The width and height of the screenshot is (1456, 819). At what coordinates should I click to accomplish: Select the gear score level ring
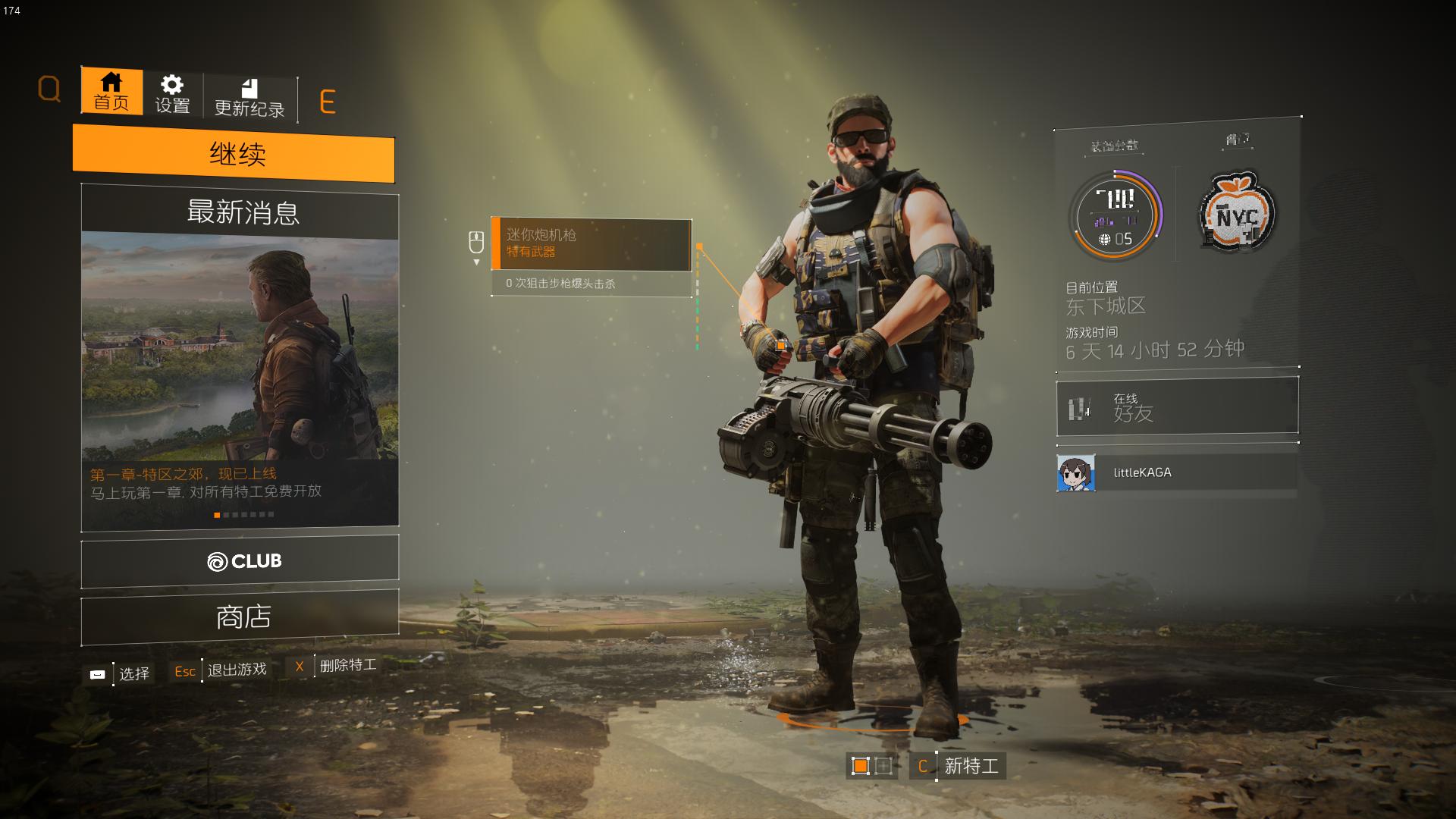(x=1115, y=217)
